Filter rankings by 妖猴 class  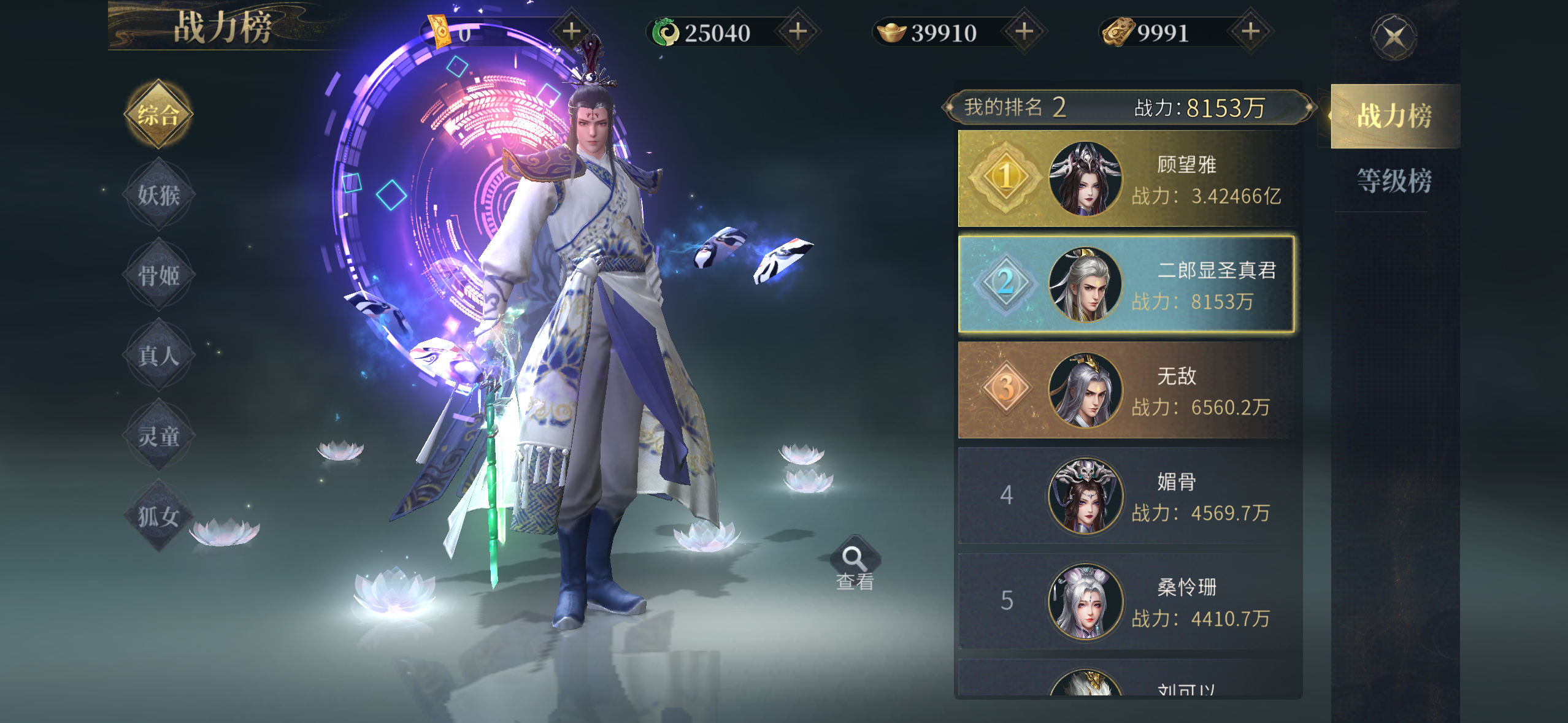tap(158, 195)
